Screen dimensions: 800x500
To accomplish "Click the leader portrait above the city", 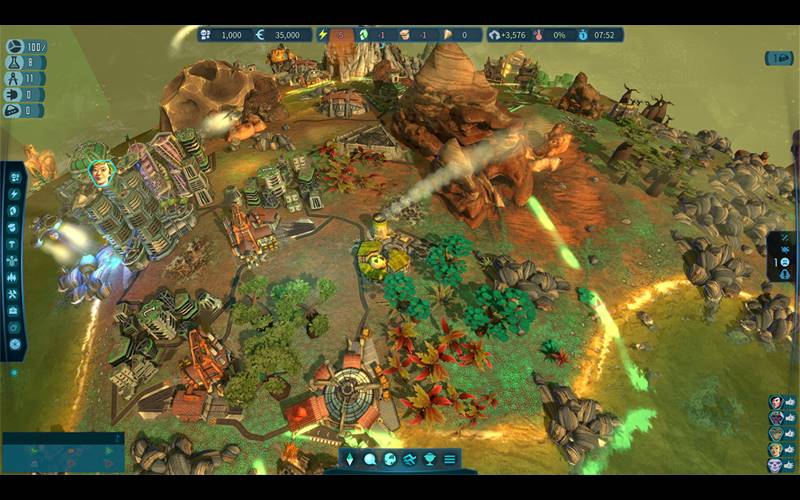I will coord(100,172).
